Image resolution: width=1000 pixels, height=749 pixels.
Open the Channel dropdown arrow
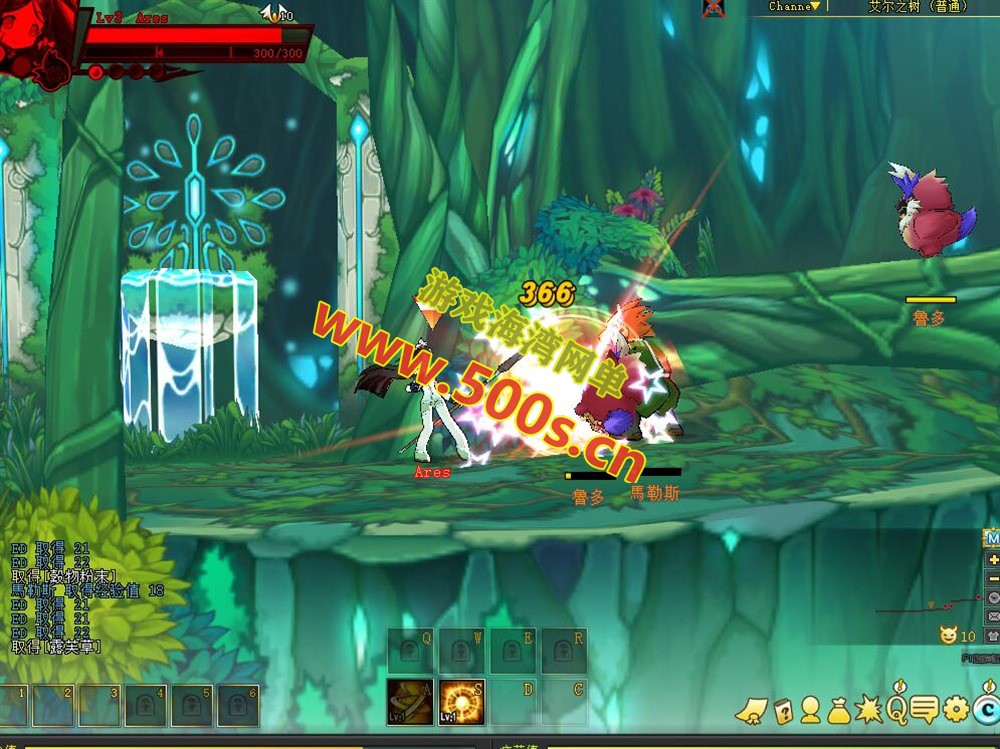[815, 6]
